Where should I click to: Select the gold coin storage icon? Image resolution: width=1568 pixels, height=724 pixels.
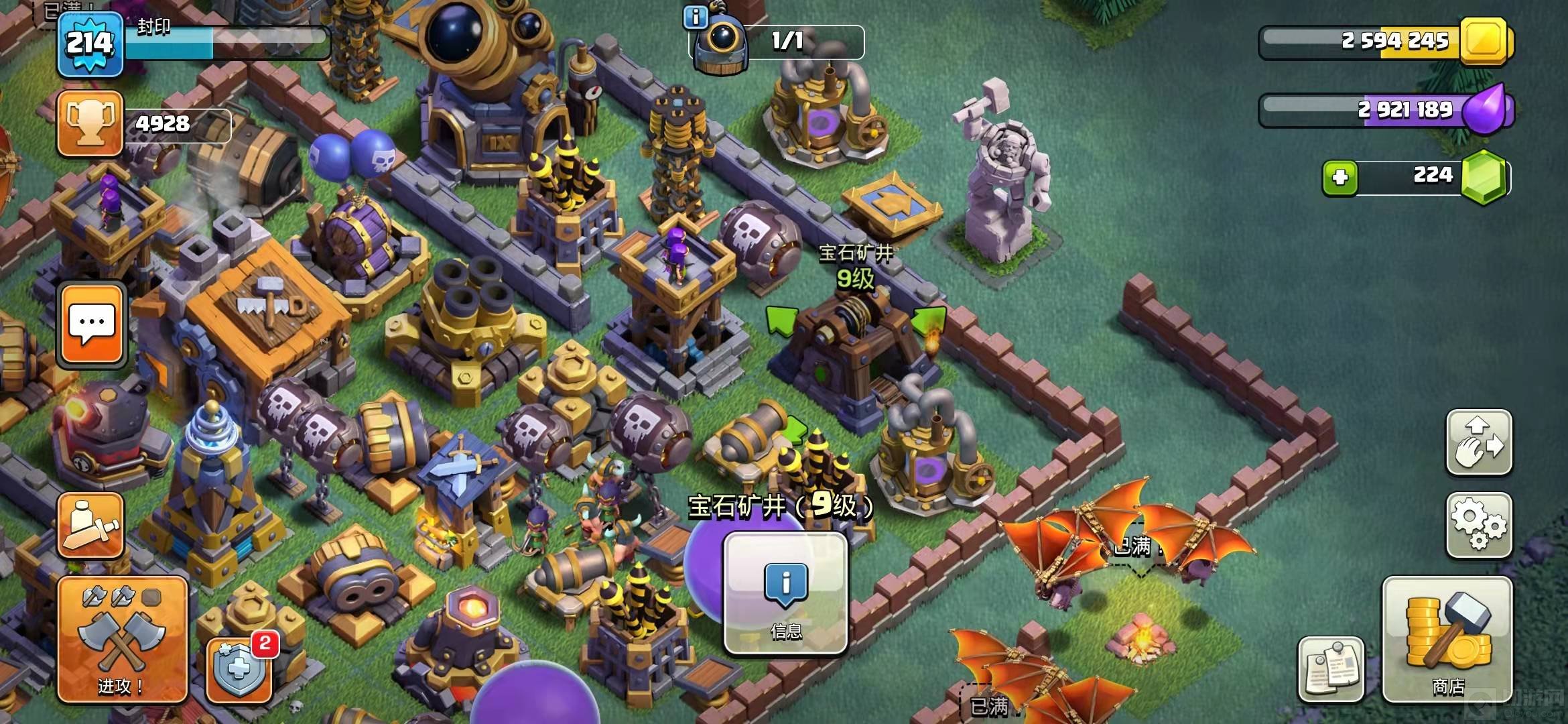[1486, 42]
